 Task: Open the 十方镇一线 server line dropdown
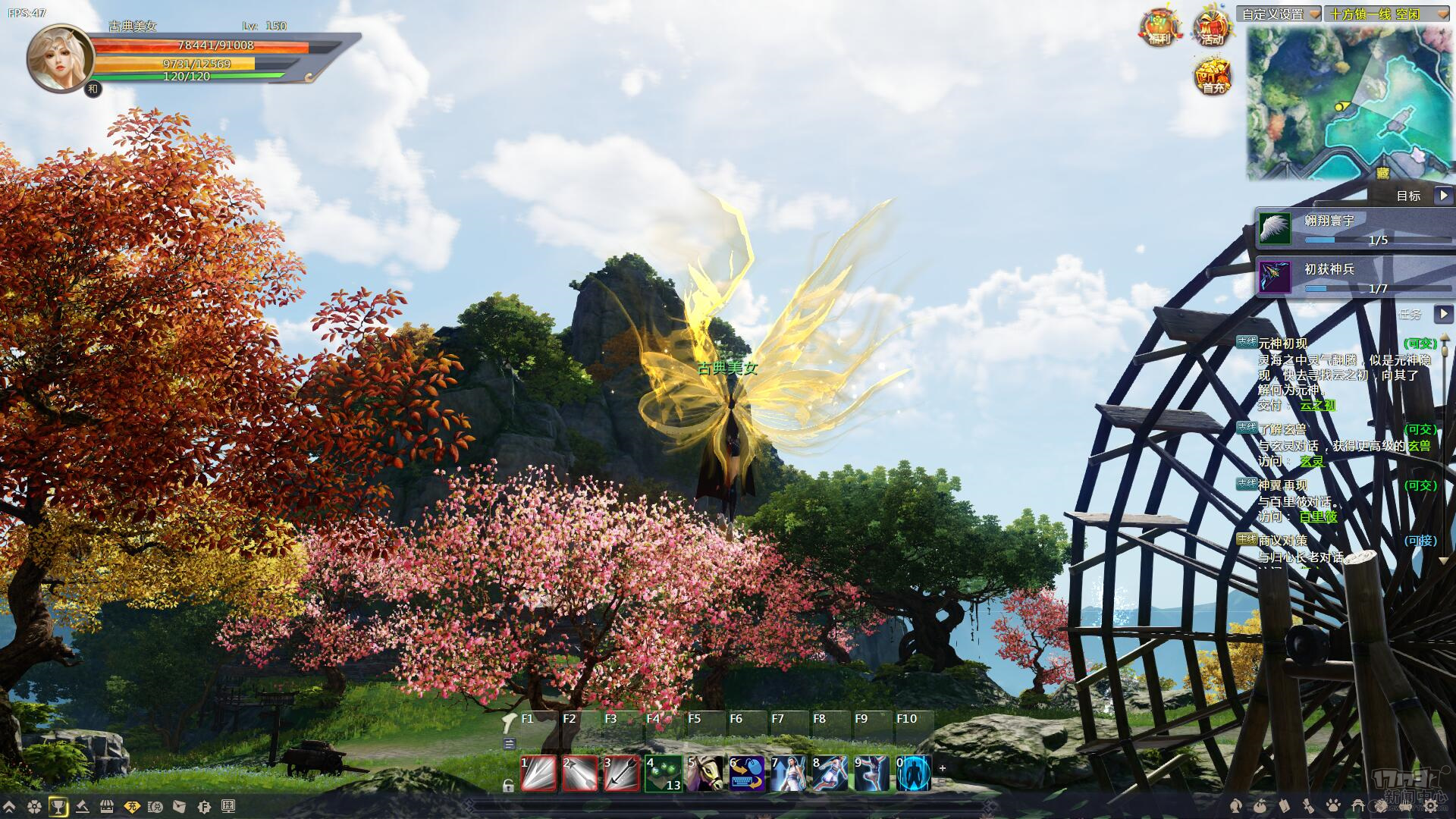(x=1440, y=14)
